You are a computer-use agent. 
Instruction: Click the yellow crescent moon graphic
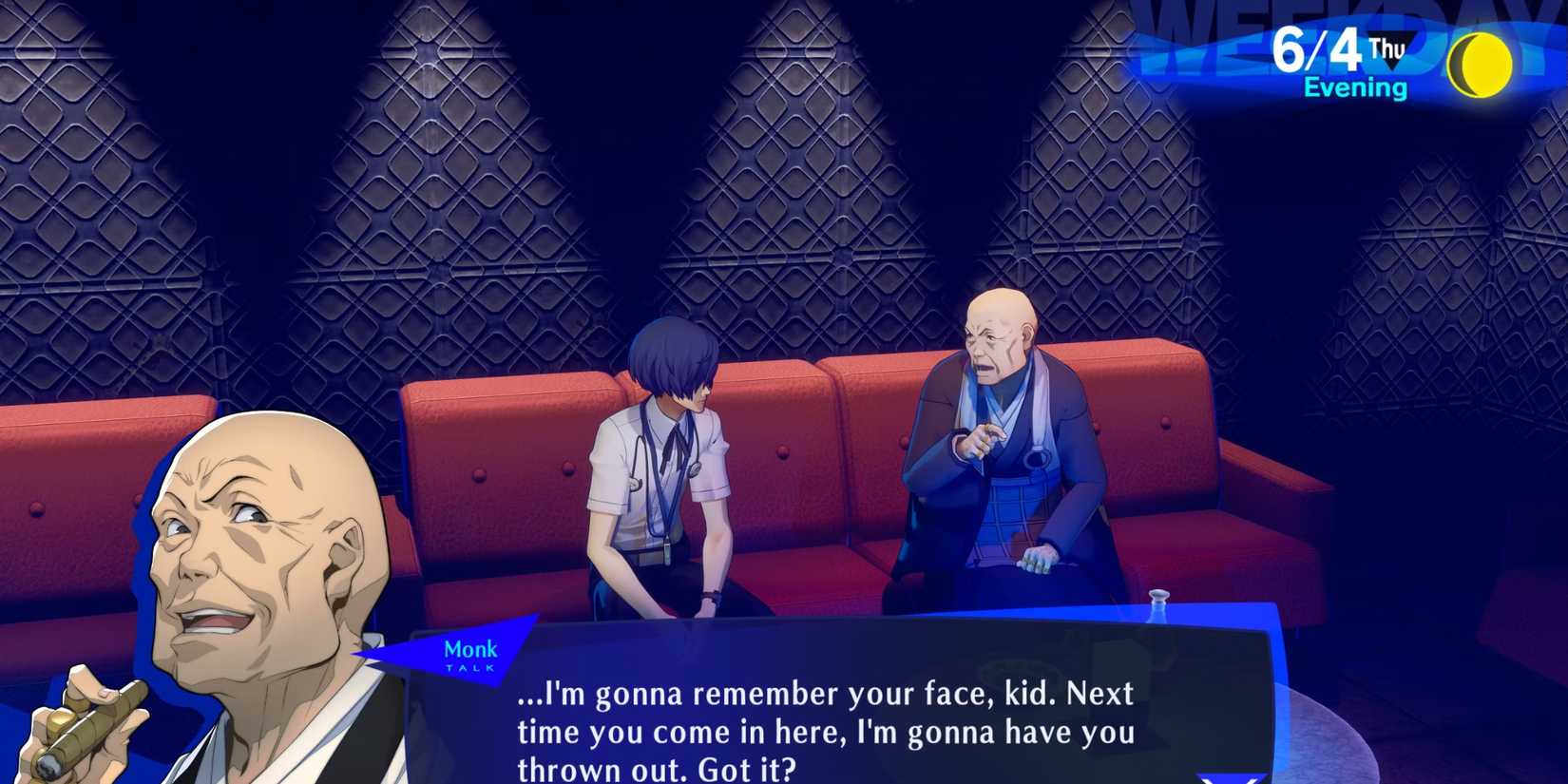(1481, 62)
